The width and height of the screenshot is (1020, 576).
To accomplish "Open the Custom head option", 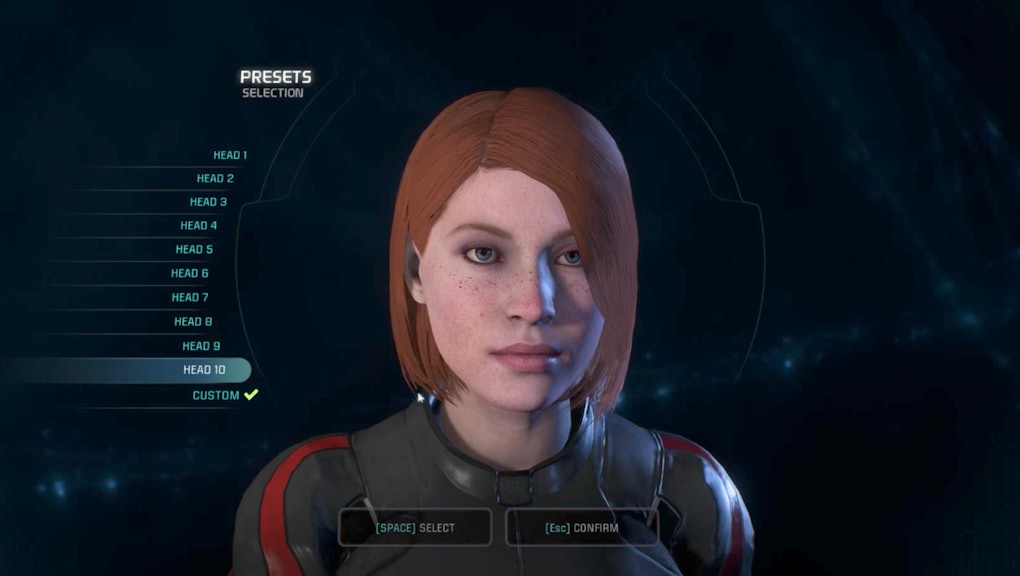I will [x=216, y=396].
